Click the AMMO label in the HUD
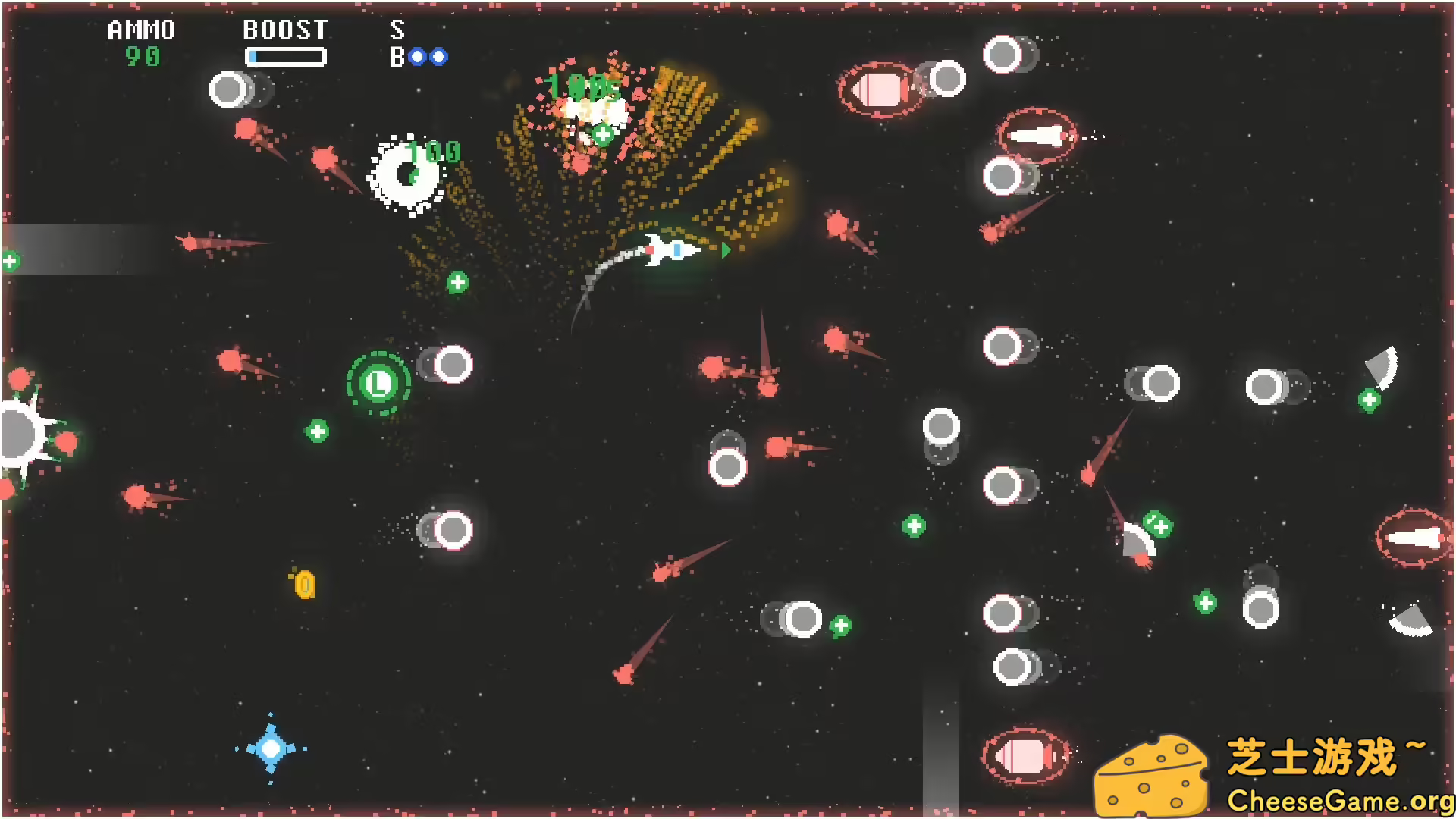1456x819 pixels. pos(140,30)
